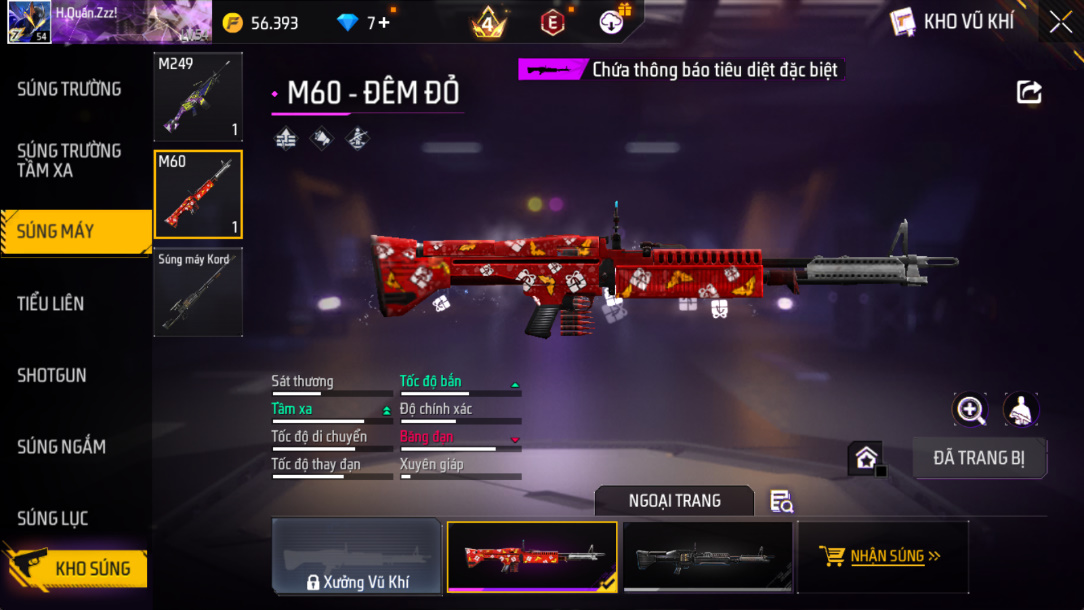Open the player profile avatar
The height and width of the screenshot is (610, 1084).
(29, 22)
